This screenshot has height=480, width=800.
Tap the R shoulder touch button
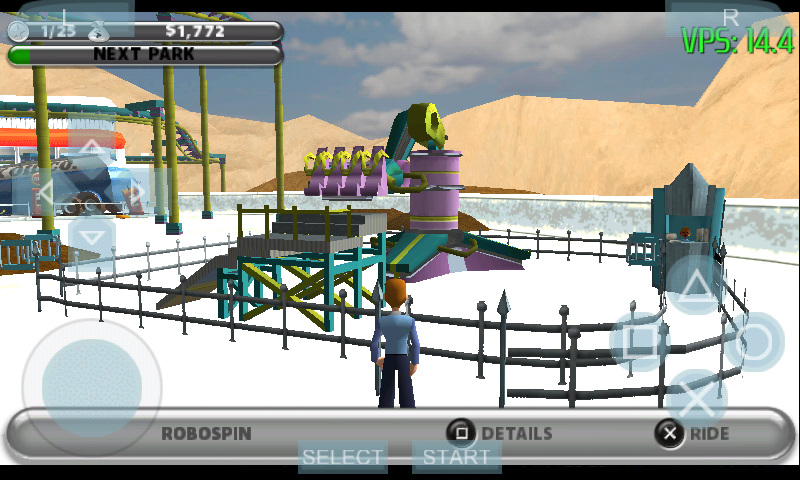click(x=730, y=16)
